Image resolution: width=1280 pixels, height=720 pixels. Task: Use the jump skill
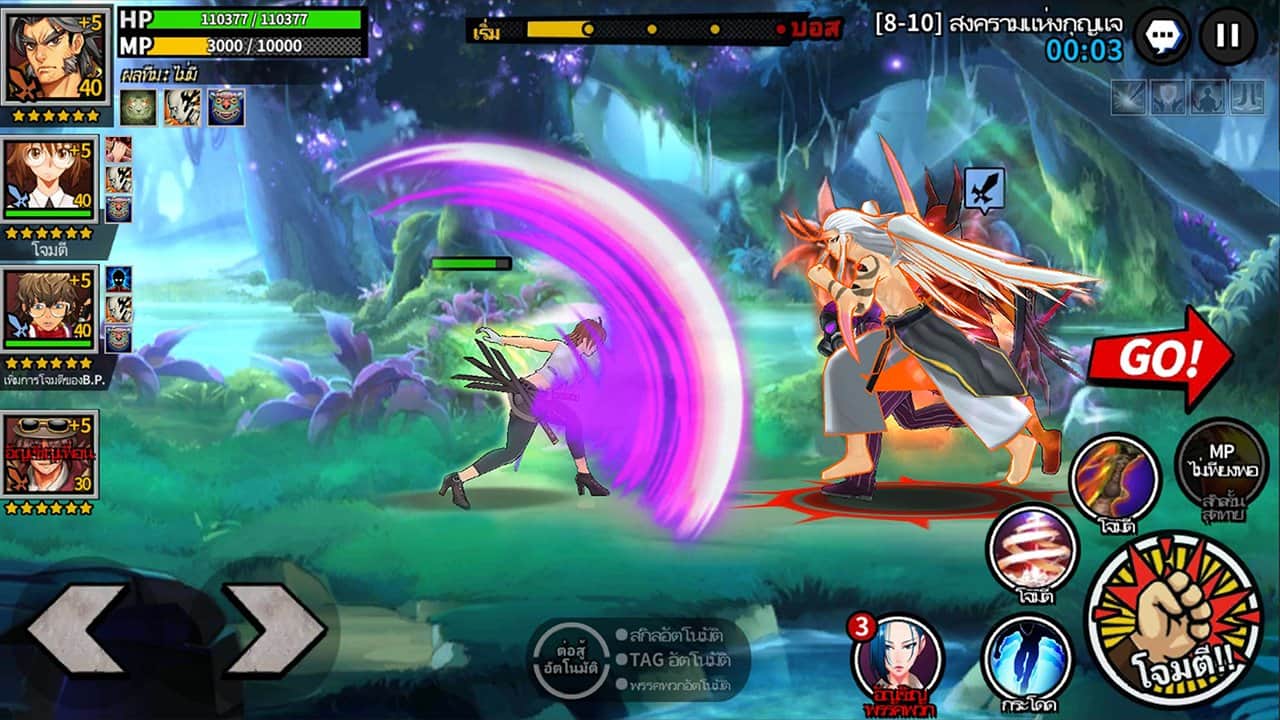pyautogui.click(x=1027, y=658)
